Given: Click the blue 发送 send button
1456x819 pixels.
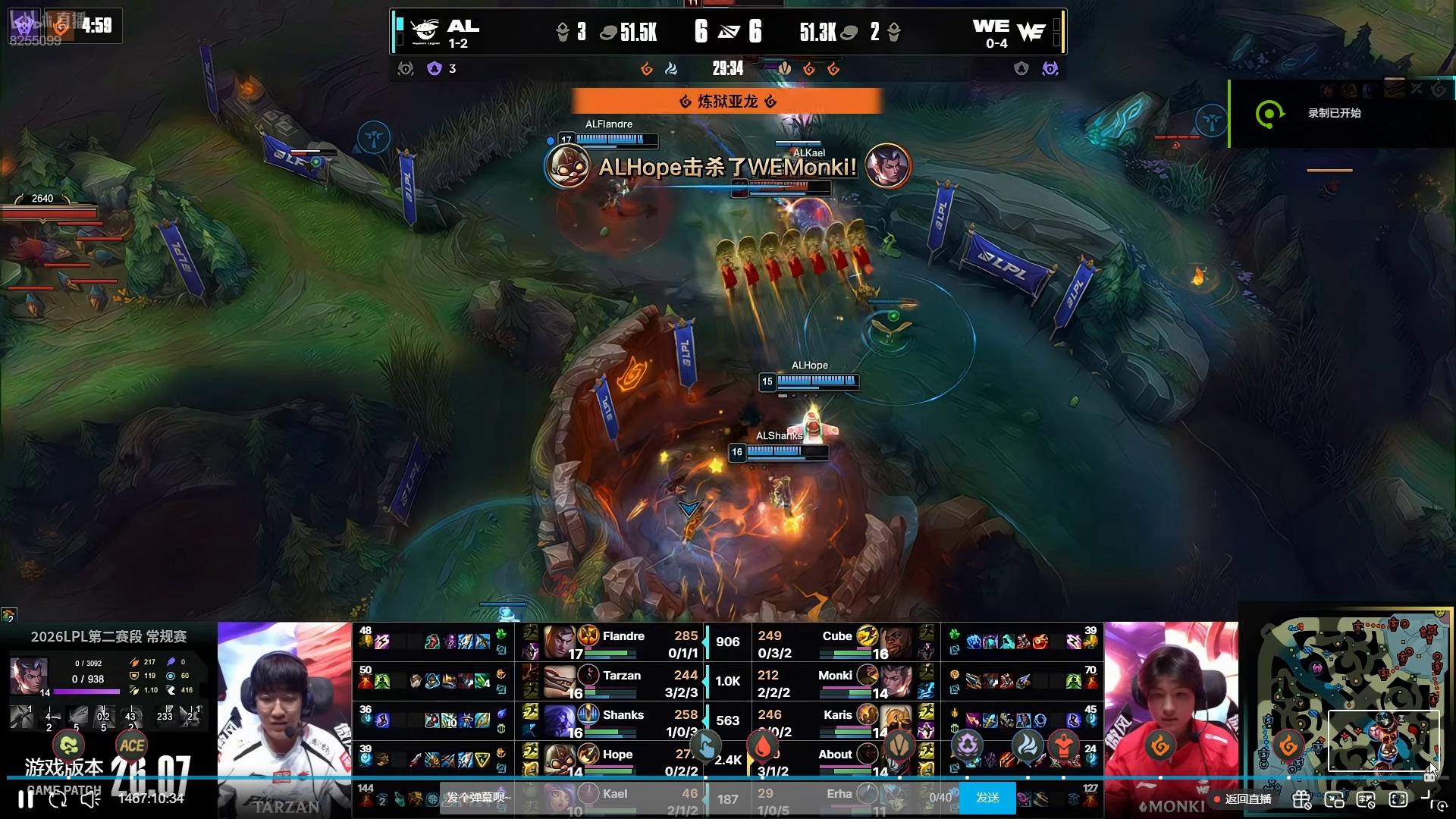Looking at the screenshot, I should 987,798.
